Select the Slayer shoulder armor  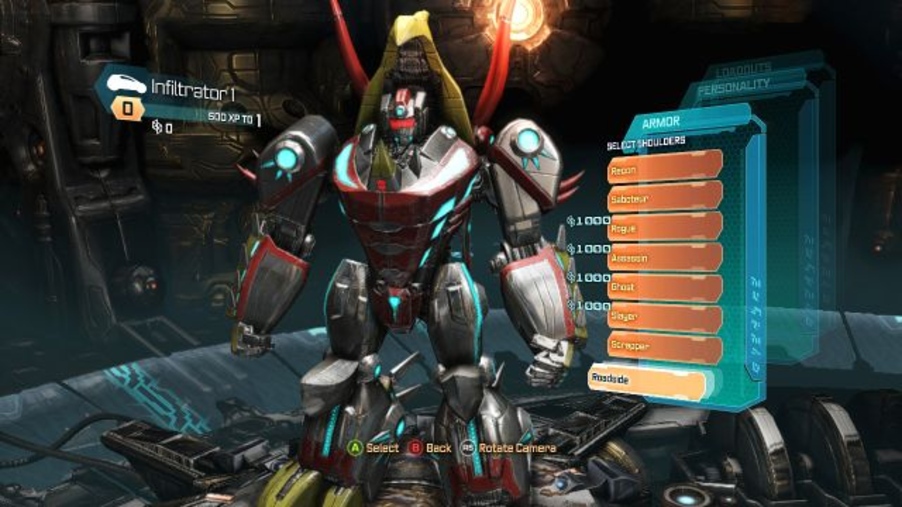[664, 316]
